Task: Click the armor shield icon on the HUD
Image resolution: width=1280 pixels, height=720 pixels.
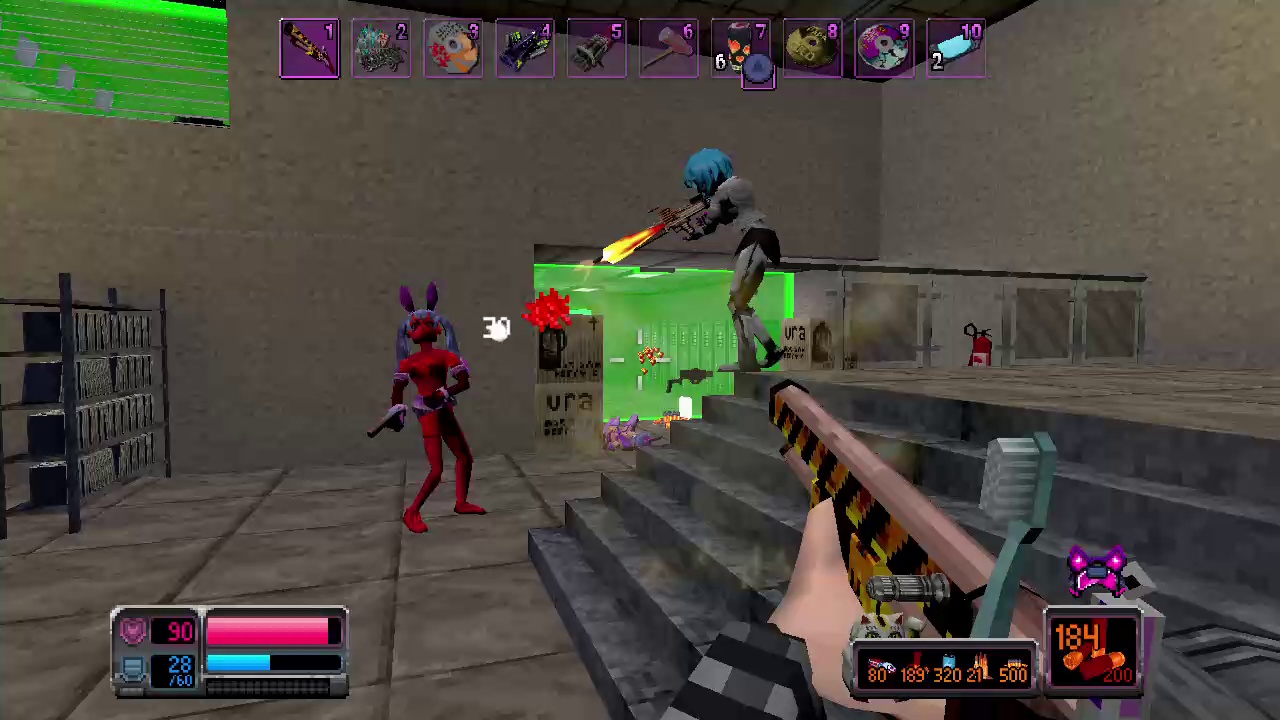Action: point(134,628)
